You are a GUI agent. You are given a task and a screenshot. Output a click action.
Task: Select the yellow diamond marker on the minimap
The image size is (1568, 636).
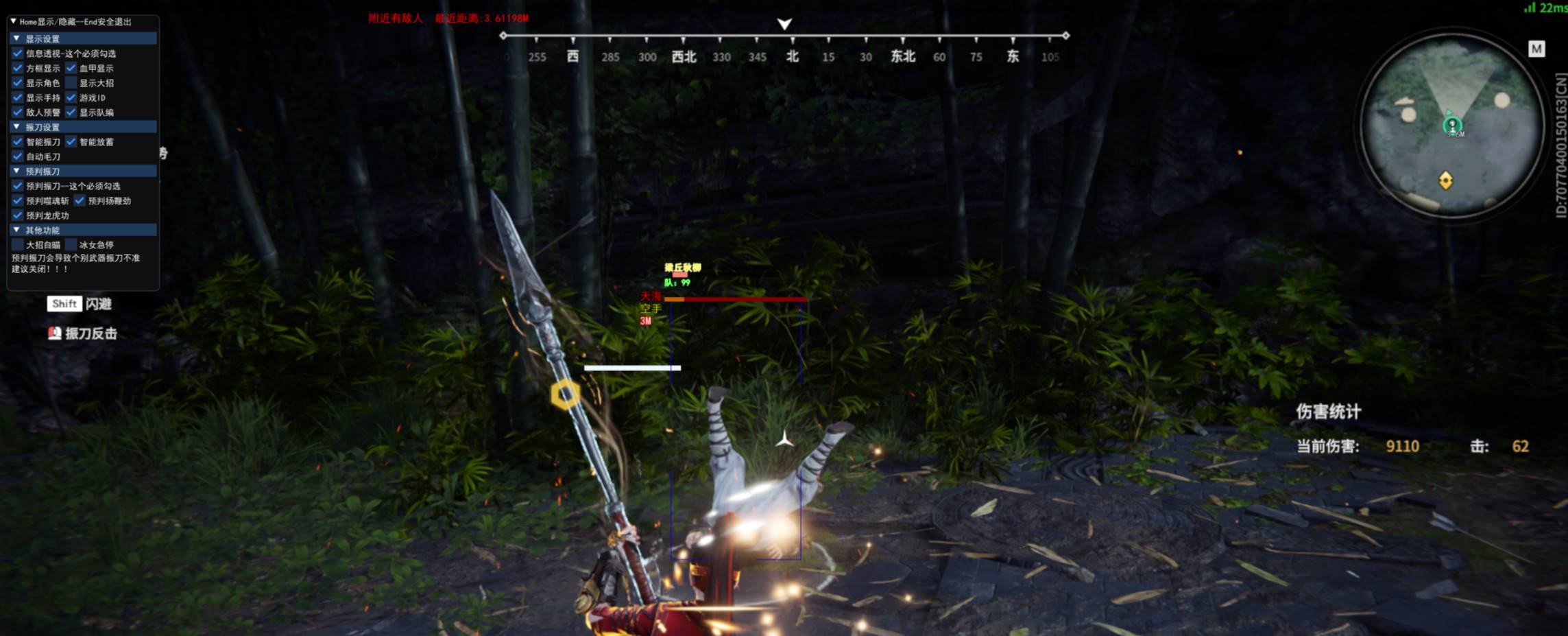[1445, 180]
